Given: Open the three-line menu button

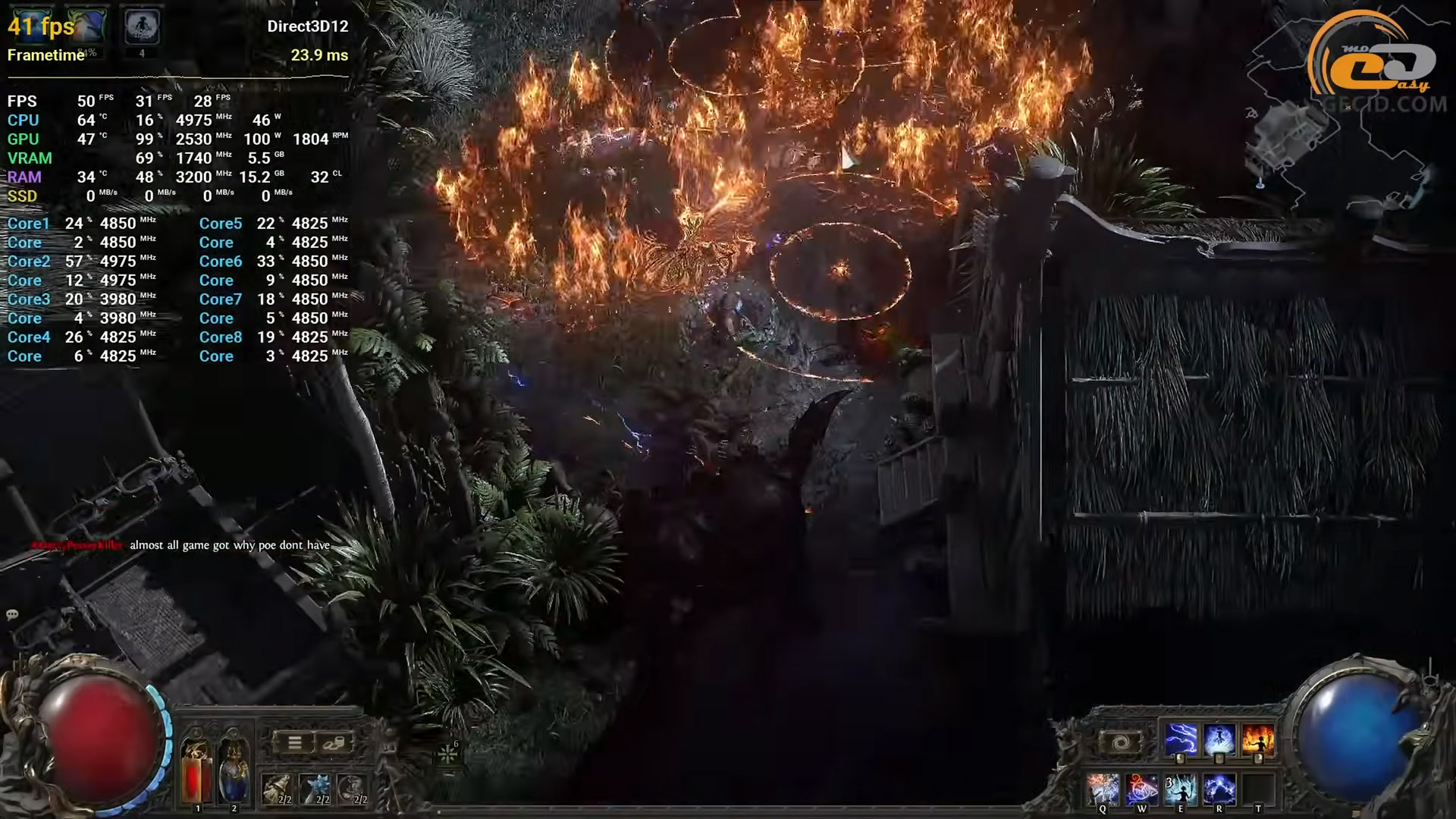Looking at the screenshot, I should 294,743.
